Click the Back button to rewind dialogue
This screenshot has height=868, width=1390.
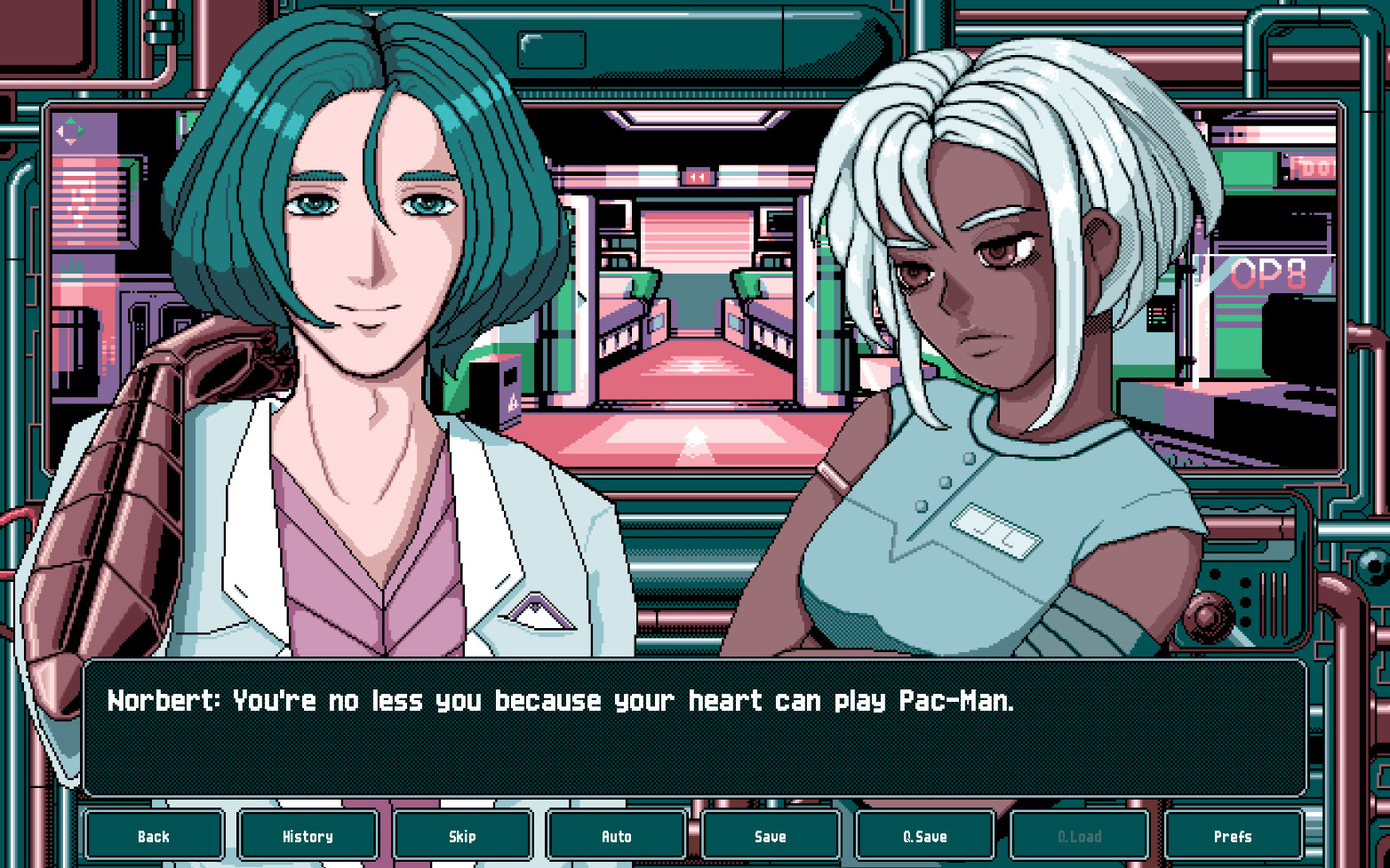153,836
